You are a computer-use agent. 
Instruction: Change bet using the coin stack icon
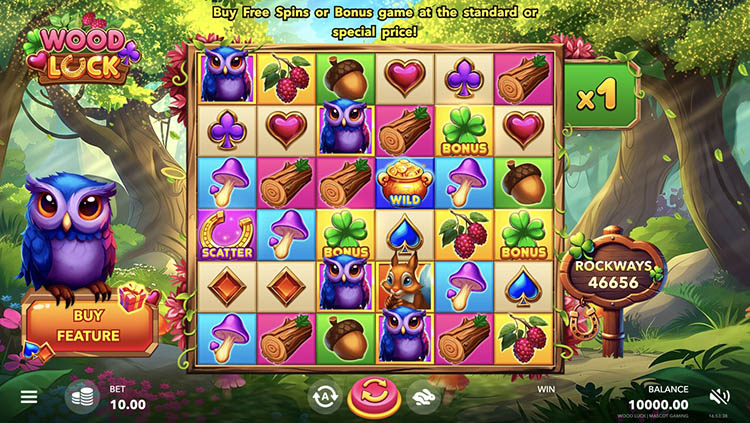pyautogui.click(x=81, y=398)
